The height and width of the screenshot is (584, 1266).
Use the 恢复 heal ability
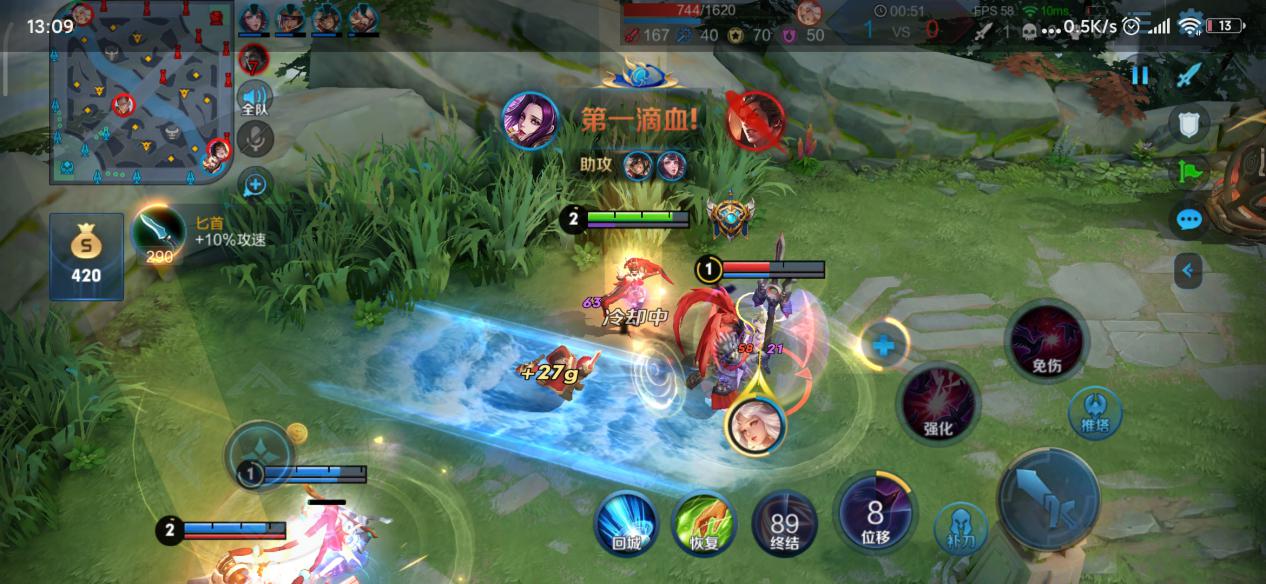[704, 523]
